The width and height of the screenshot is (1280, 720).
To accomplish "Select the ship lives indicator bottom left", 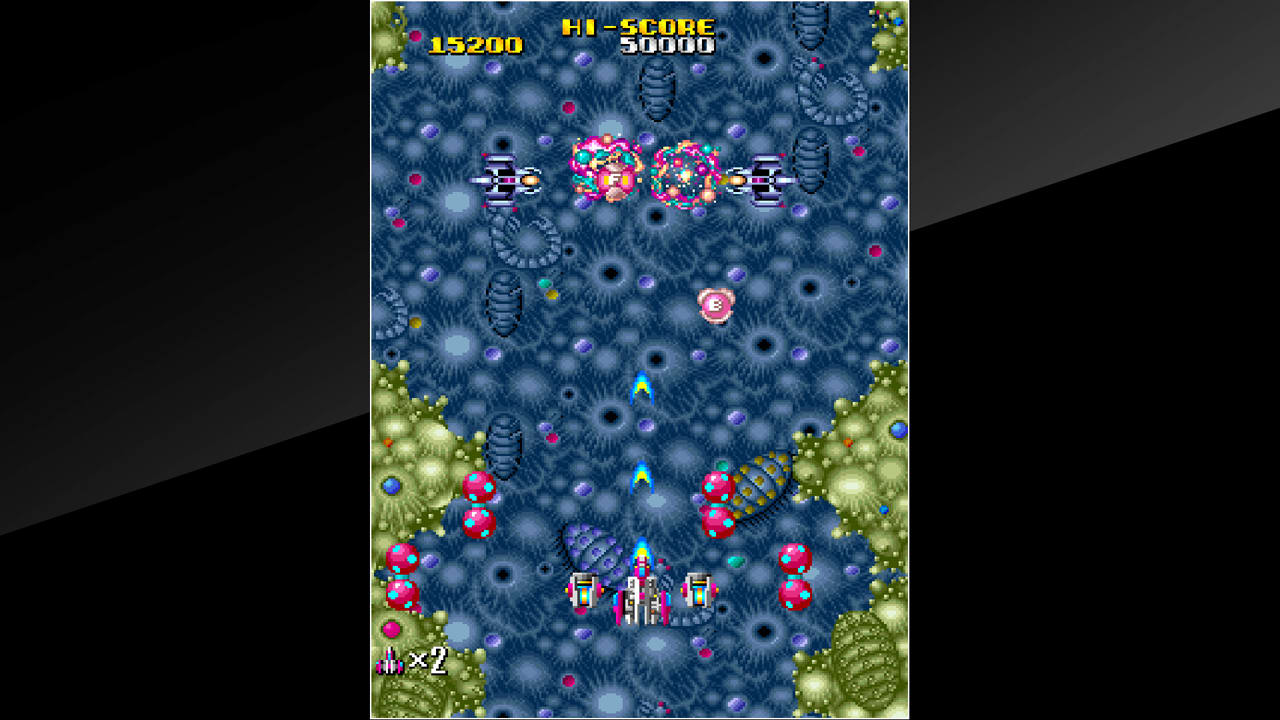I will tap(390, 663).
